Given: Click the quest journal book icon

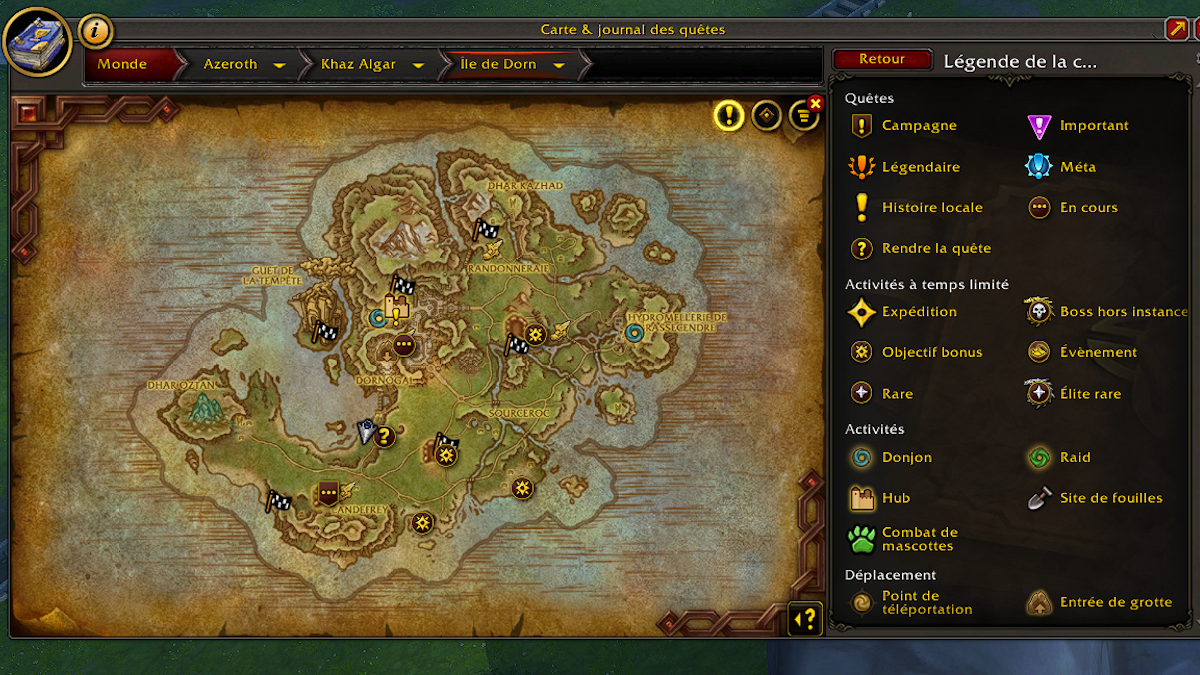Looking at the screenshot, I should click(x=36, y=41).
